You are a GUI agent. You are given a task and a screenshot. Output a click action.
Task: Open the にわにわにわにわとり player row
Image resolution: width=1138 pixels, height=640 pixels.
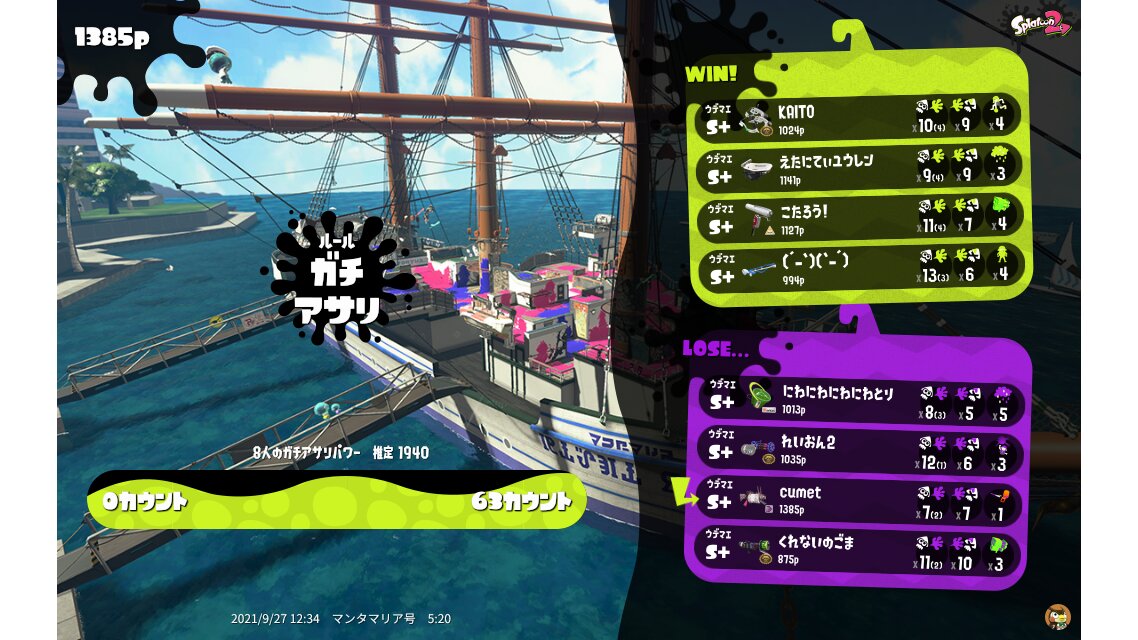tap(860, 399)
